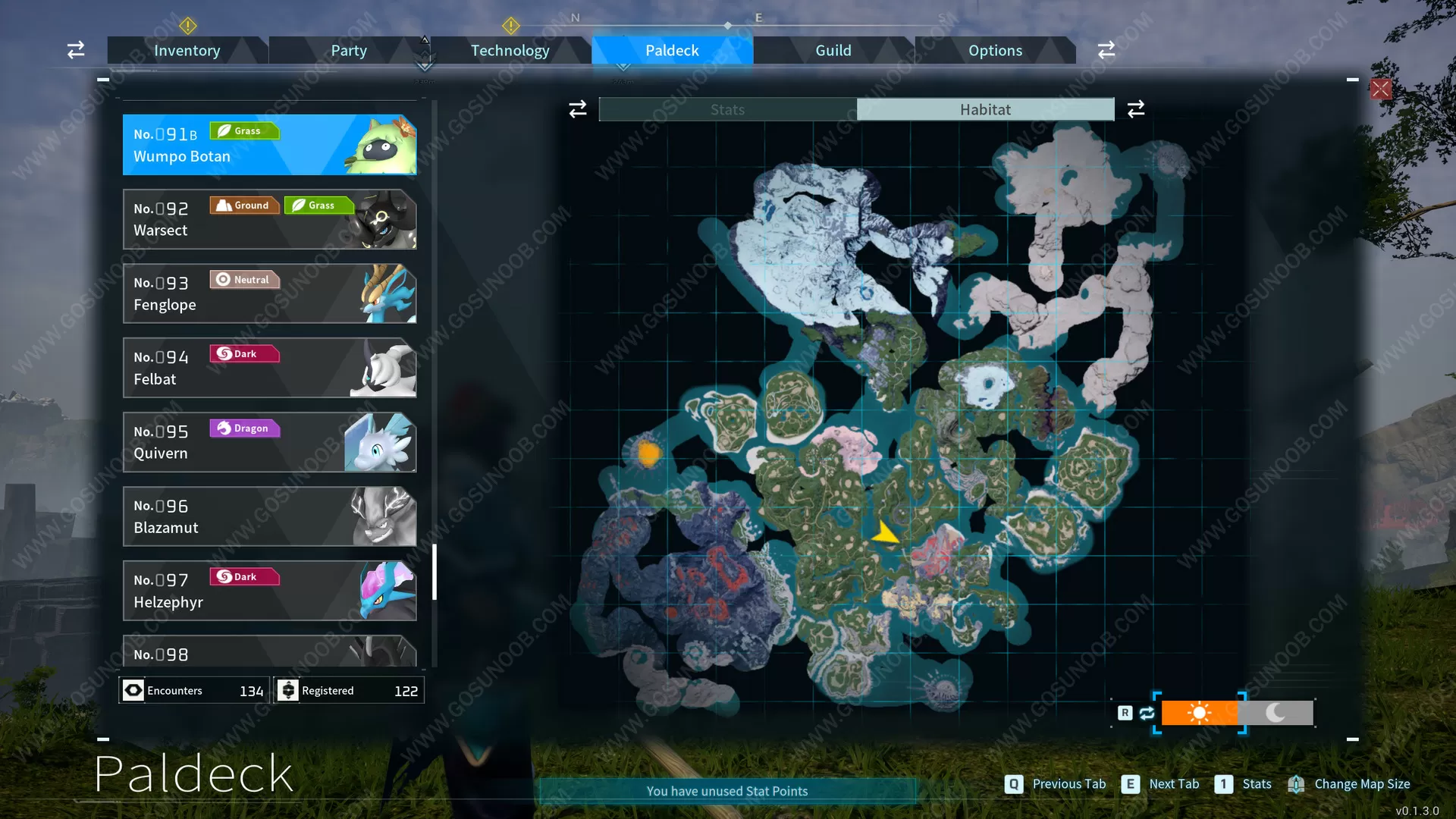Open the Technology tab
The height and width of the screenshot is (819, 1456).
pos(510,51)
